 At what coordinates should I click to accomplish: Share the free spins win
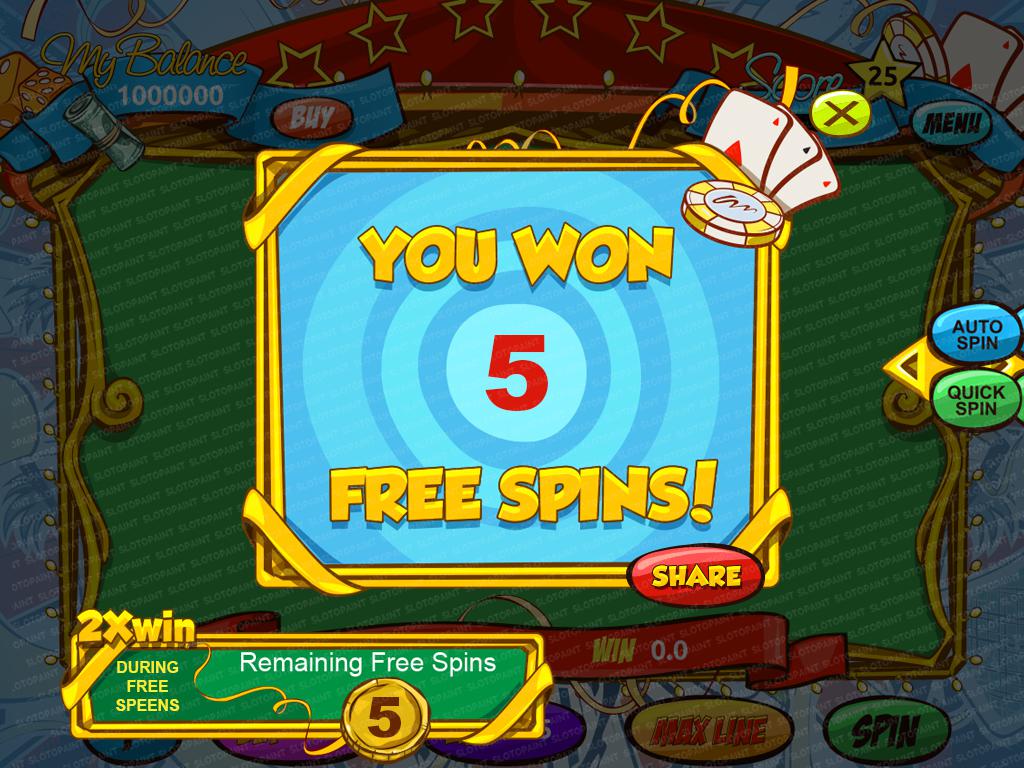696,575
